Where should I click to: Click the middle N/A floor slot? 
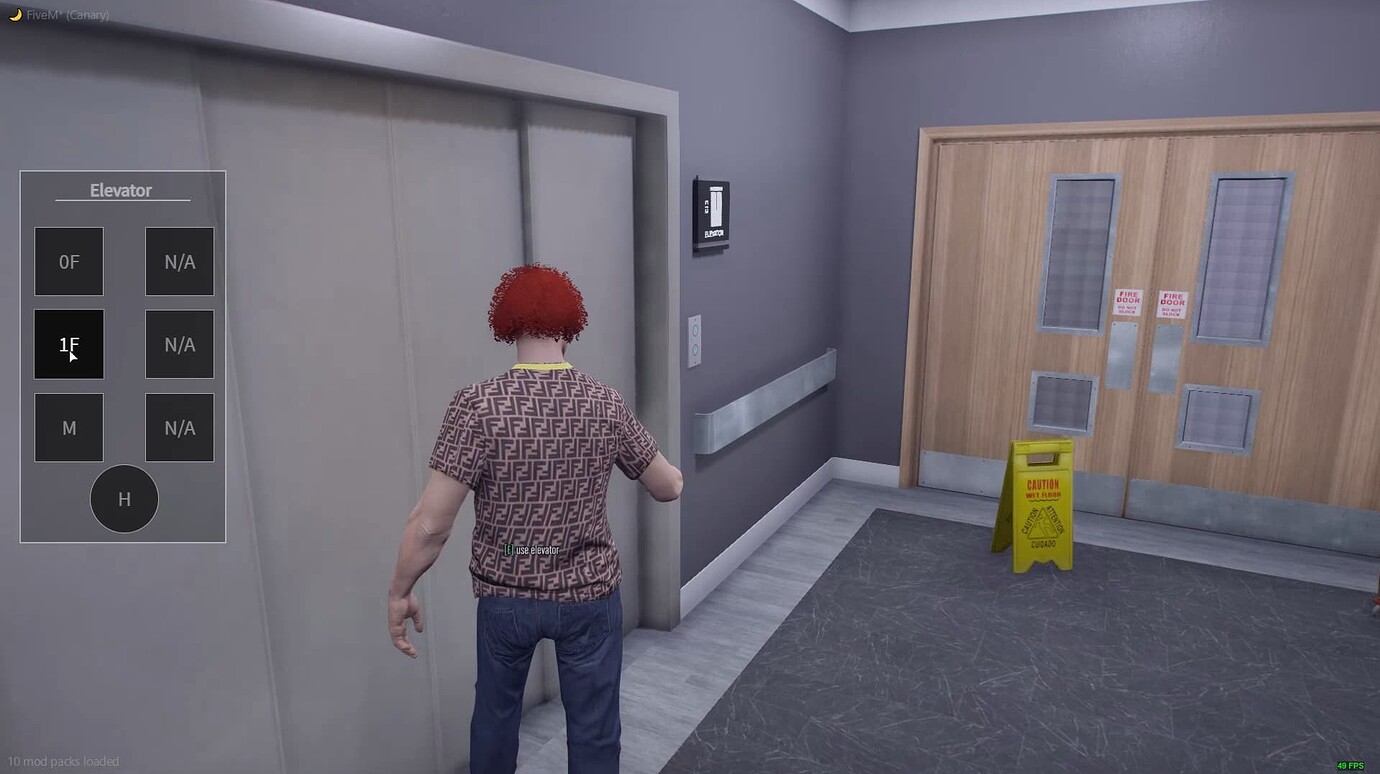(x=179, y=344)
